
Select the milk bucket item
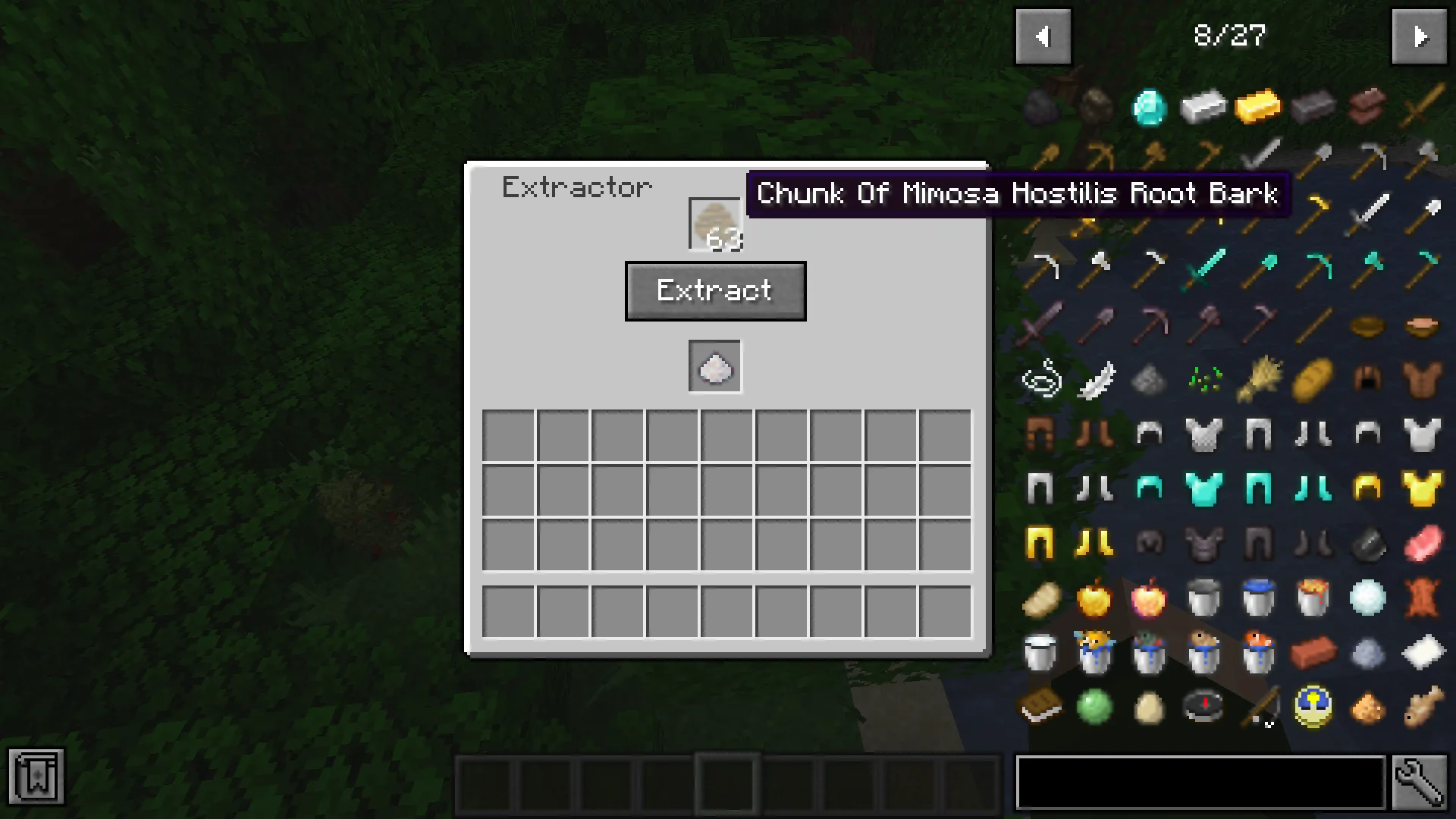tap(1040, 654)
